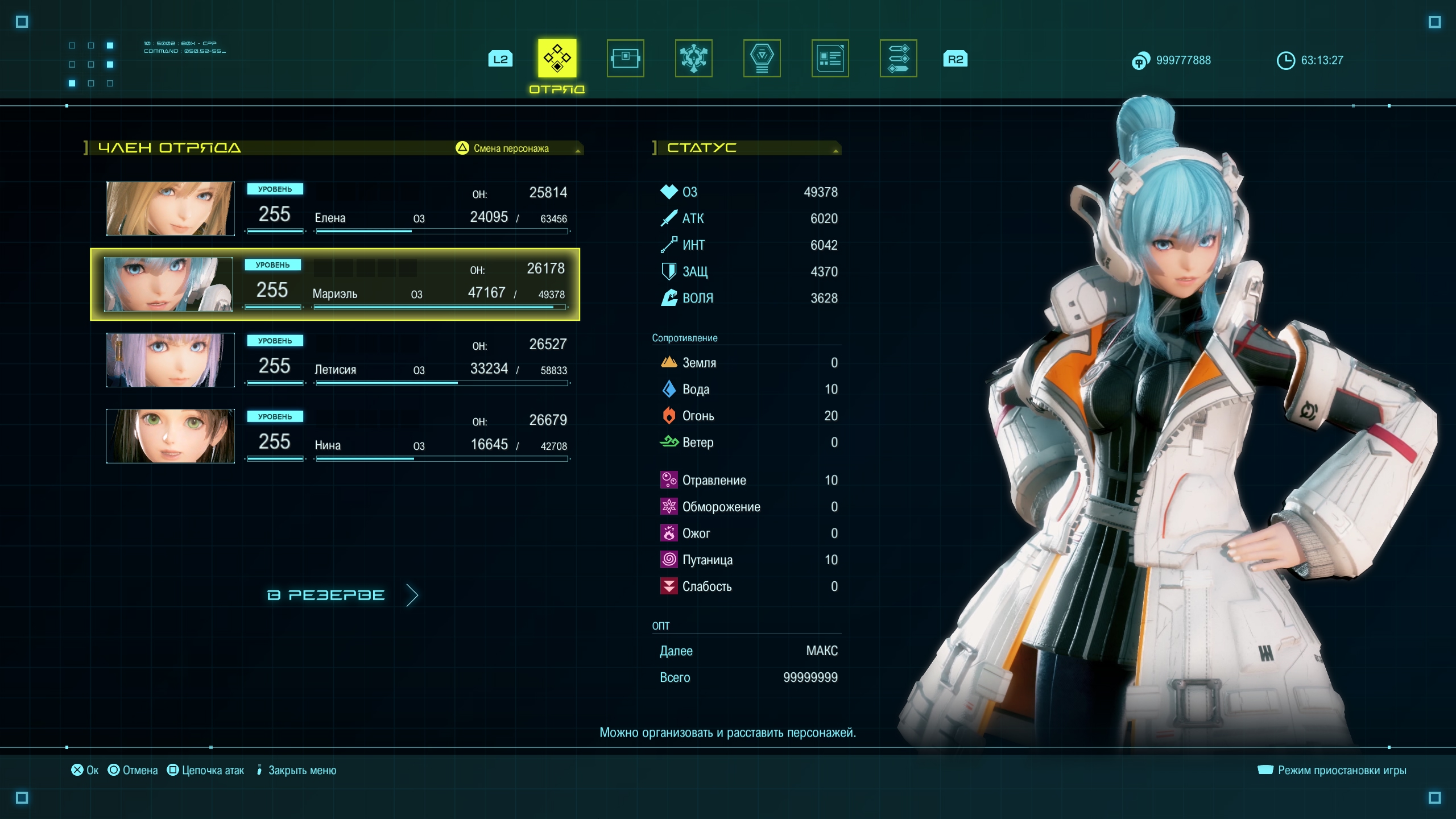This screenshot has height=819, width=1456.
Task: Open the three-arrows list tab
Action: tap(898, 59)
